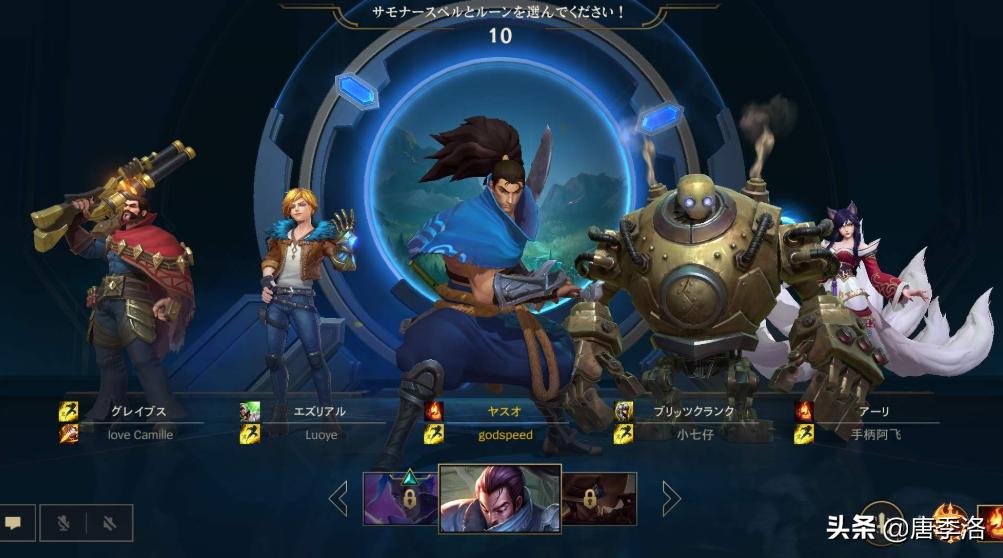This screenshot has height=558, width=1003.
Task: Change the Flash spell beside godspeed
Action: [434, 434]
